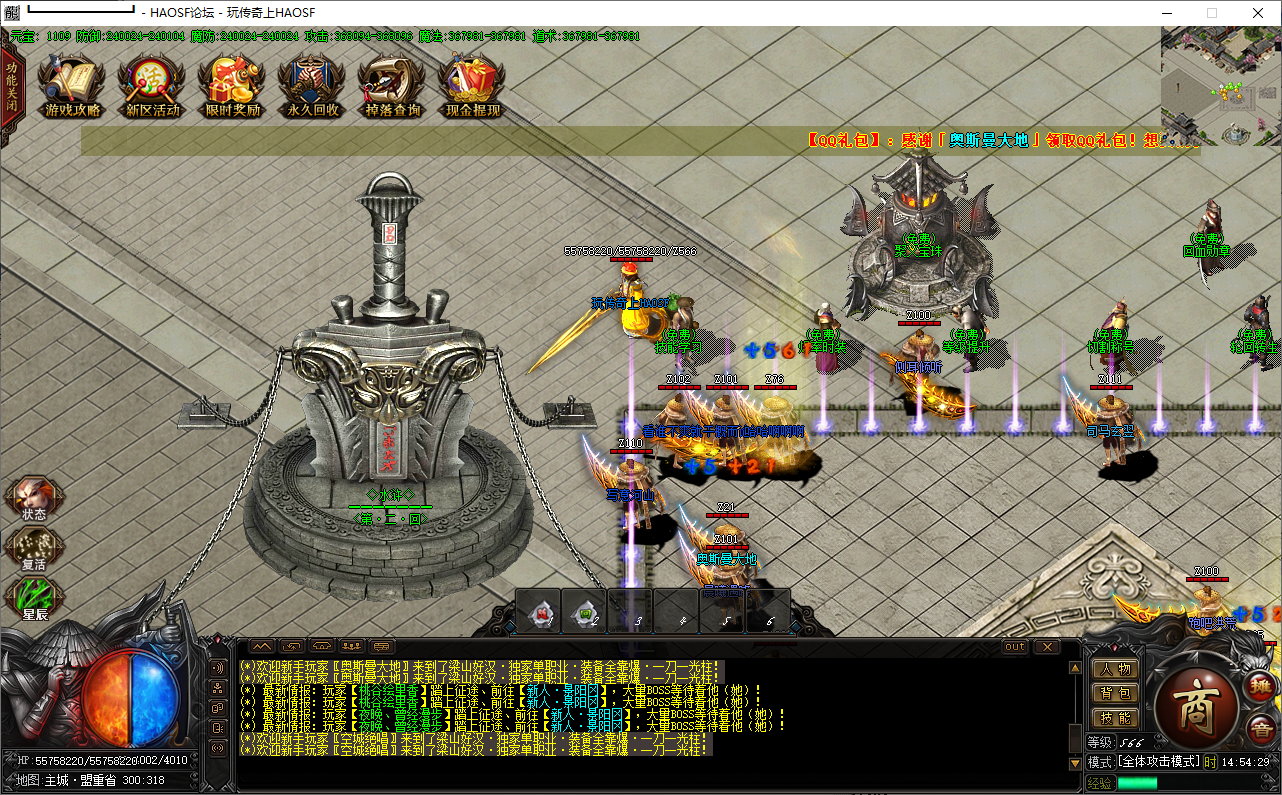This screenshot has width=1282, height=795.
Task: Open the minimap in the corner
Action: pyautogui.click(x=1220, y=87)
